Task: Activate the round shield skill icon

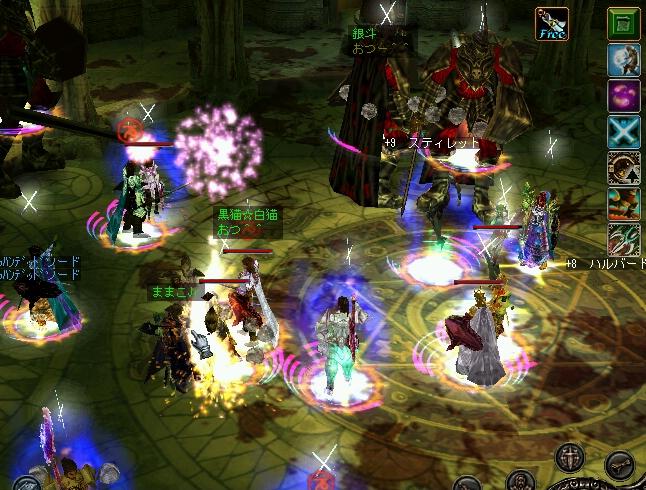Action: coord(624,167)
